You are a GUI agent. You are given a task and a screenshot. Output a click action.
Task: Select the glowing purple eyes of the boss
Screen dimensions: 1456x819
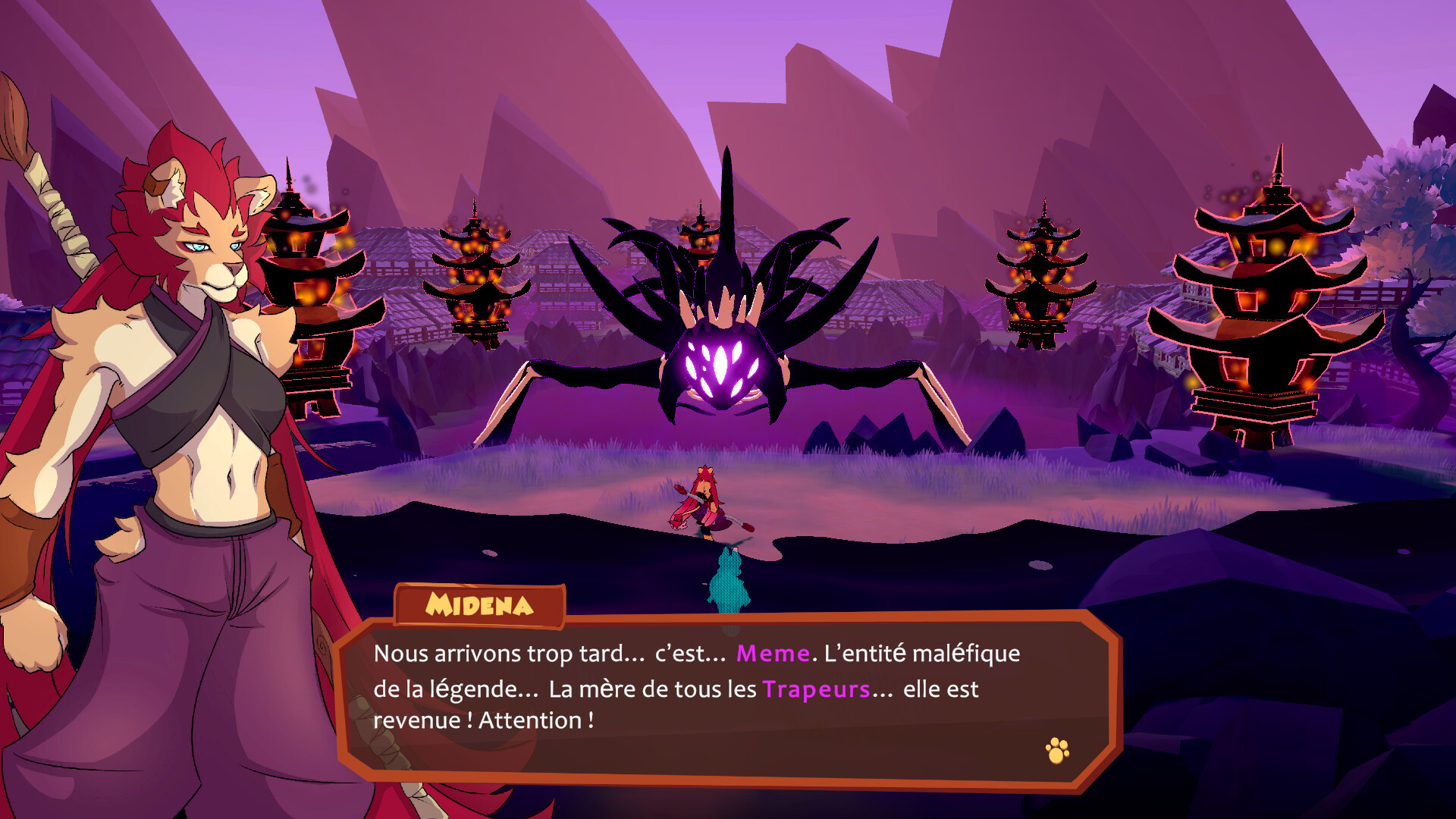pos(720,364)
